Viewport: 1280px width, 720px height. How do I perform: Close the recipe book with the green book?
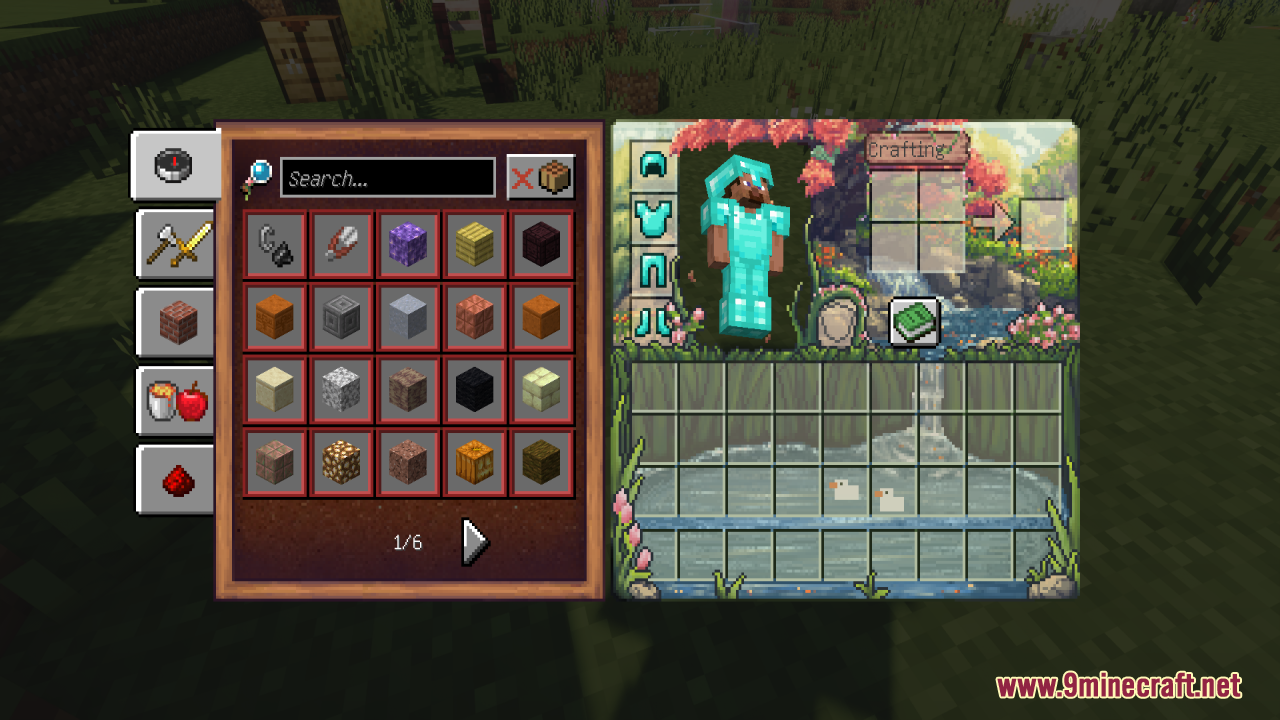(x=914, y=322)
